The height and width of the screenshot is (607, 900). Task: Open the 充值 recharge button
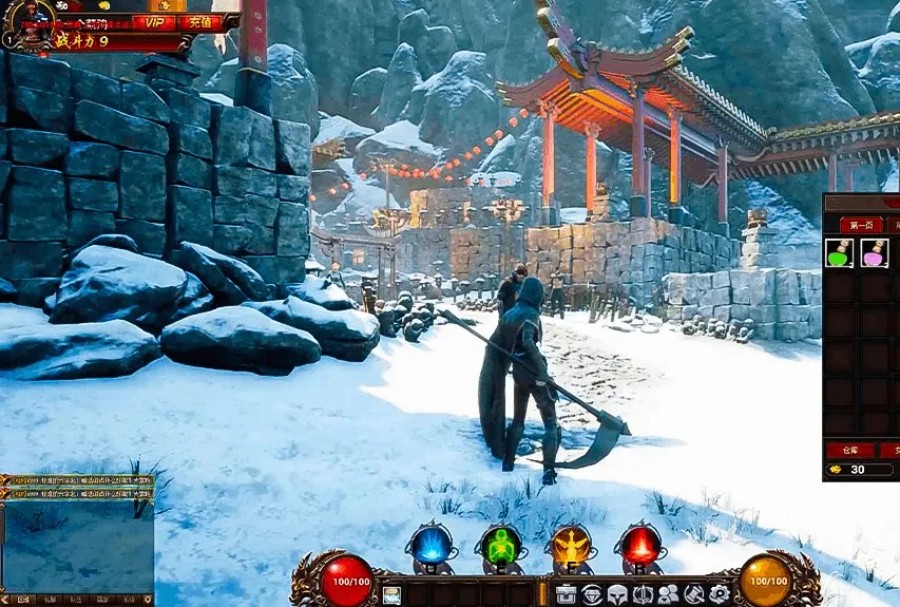(x=200, y=22)
